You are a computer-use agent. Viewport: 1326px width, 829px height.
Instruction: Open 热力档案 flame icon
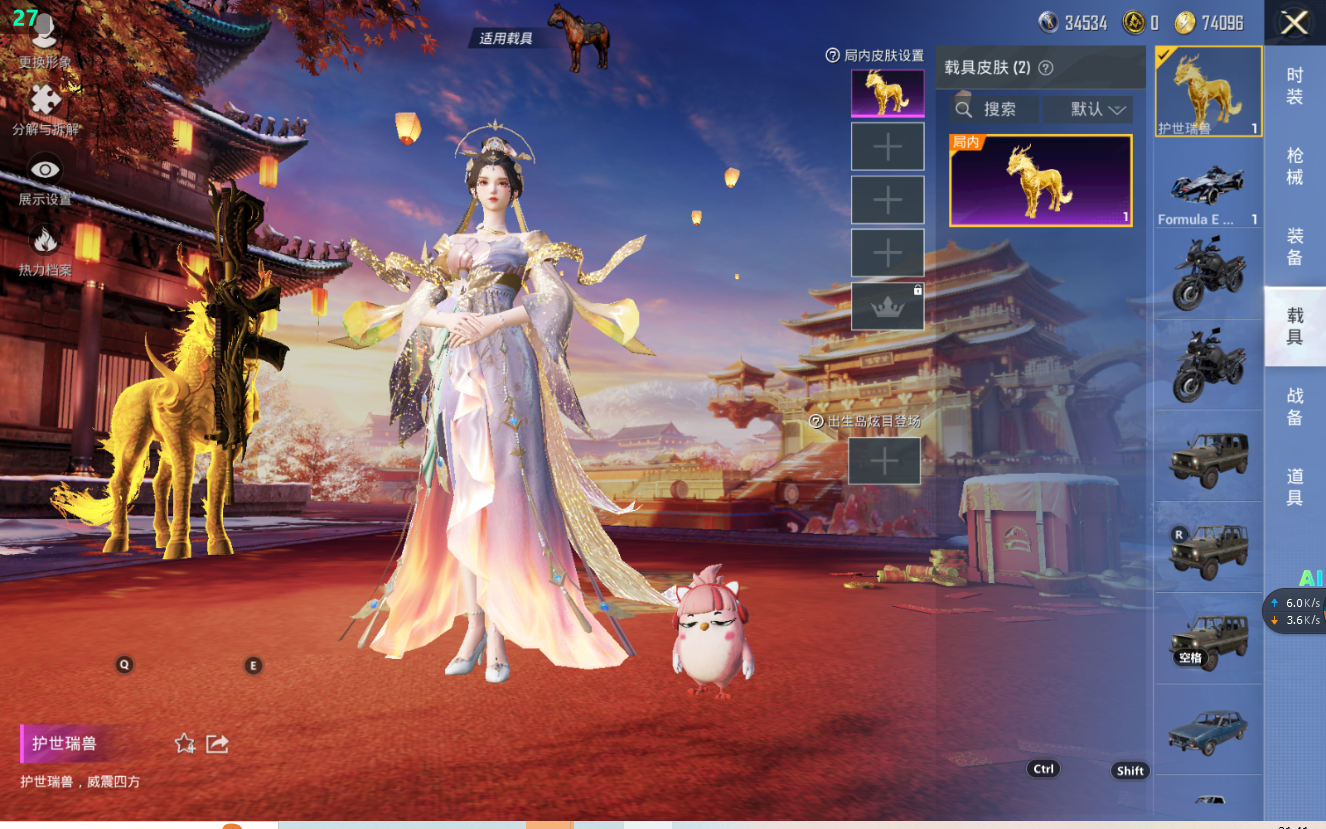click(44, 250)
